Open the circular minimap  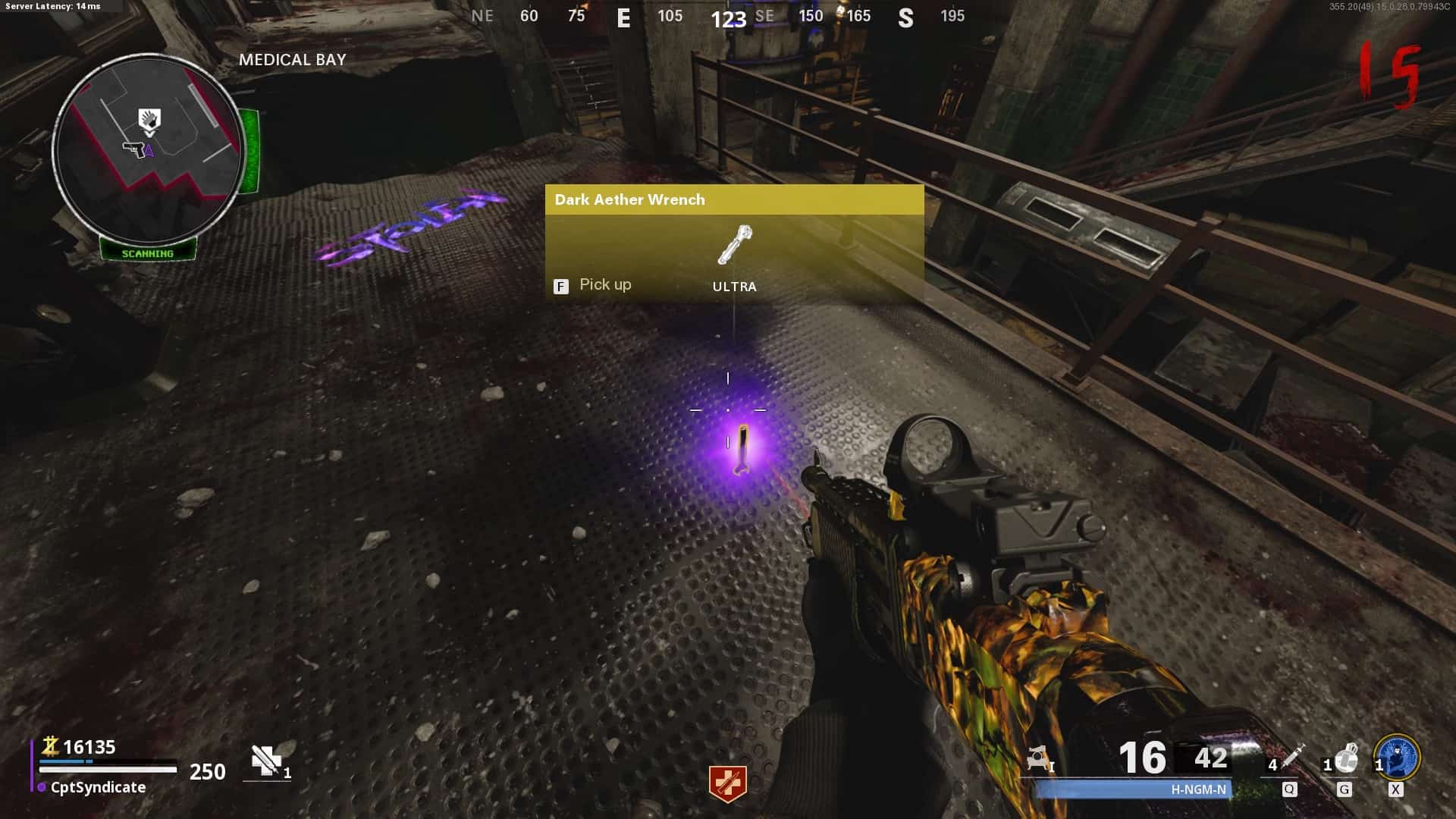pyautogui.click(x=148, y=149)
